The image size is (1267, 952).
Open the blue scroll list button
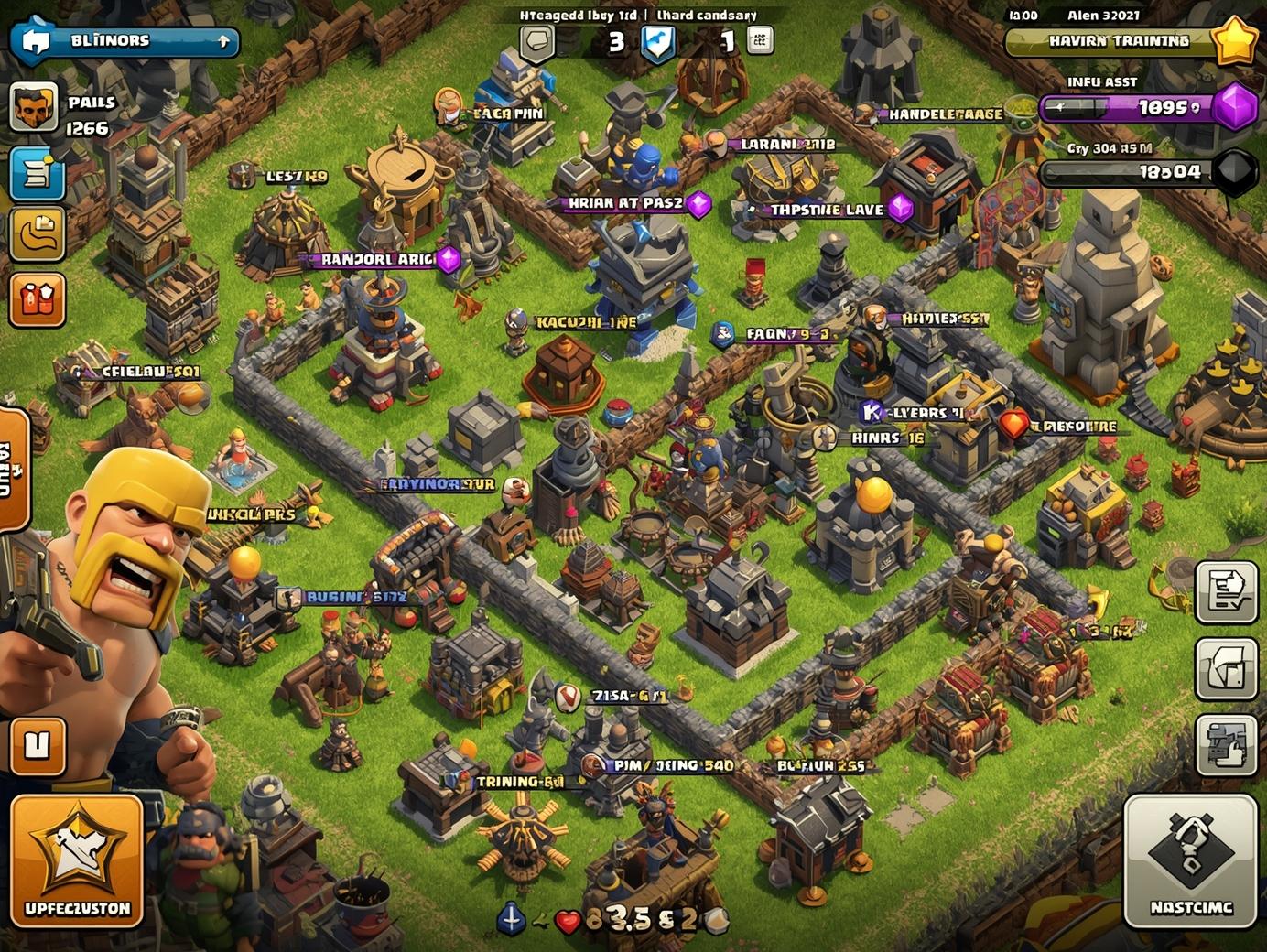pyautogui.click(x=37, y=173)
